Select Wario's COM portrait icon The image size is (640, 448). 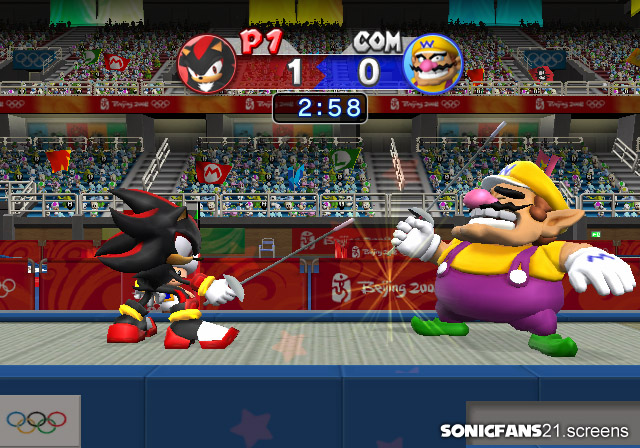pos(432,64)
